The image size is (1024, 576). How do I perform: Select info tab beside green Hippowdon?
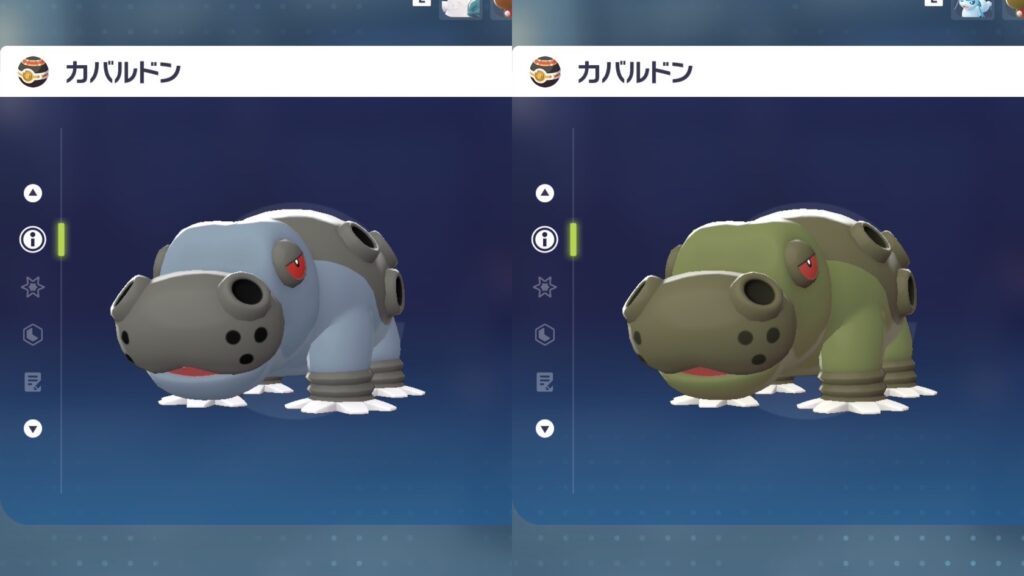[545, 239]
